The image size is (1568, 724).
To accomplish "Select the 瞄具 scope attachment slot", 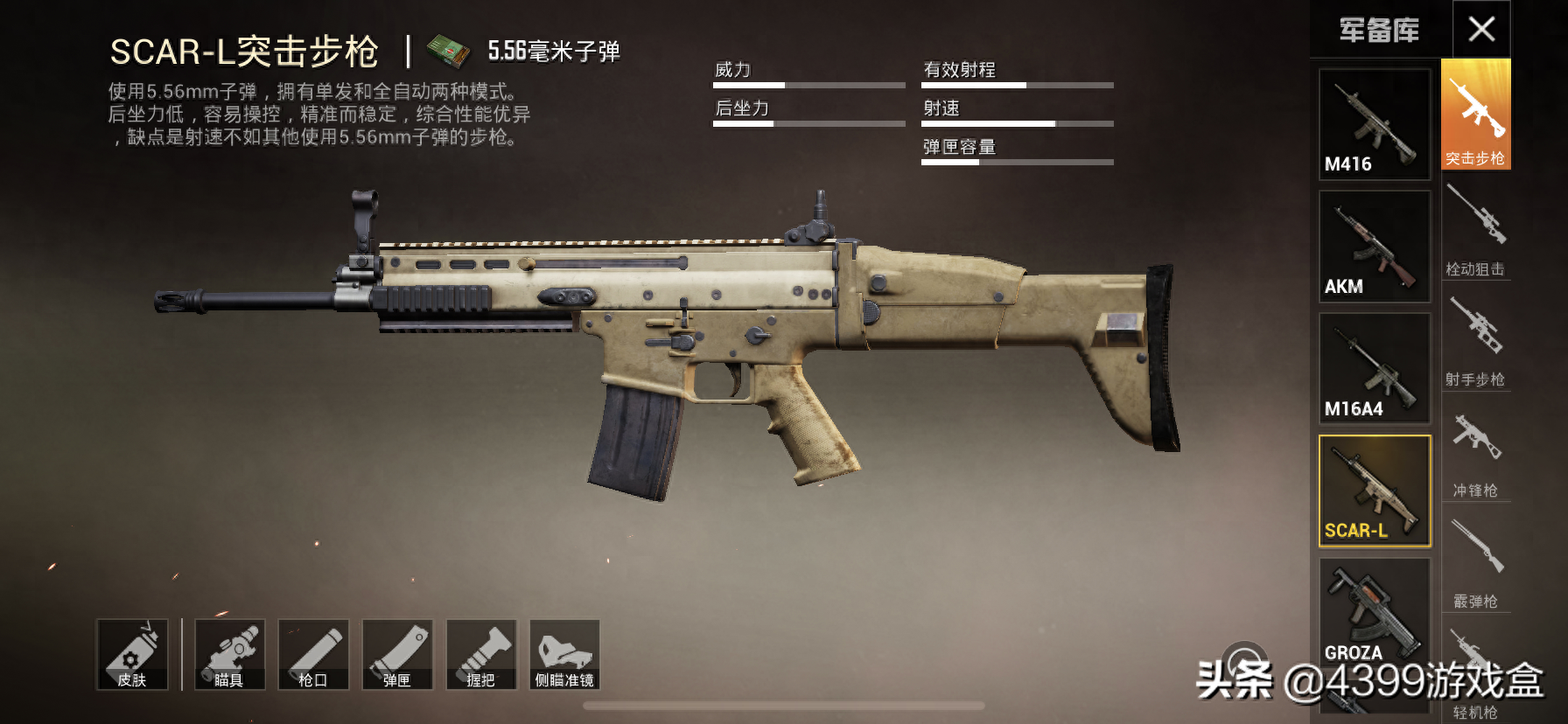I will click(229, 655).
